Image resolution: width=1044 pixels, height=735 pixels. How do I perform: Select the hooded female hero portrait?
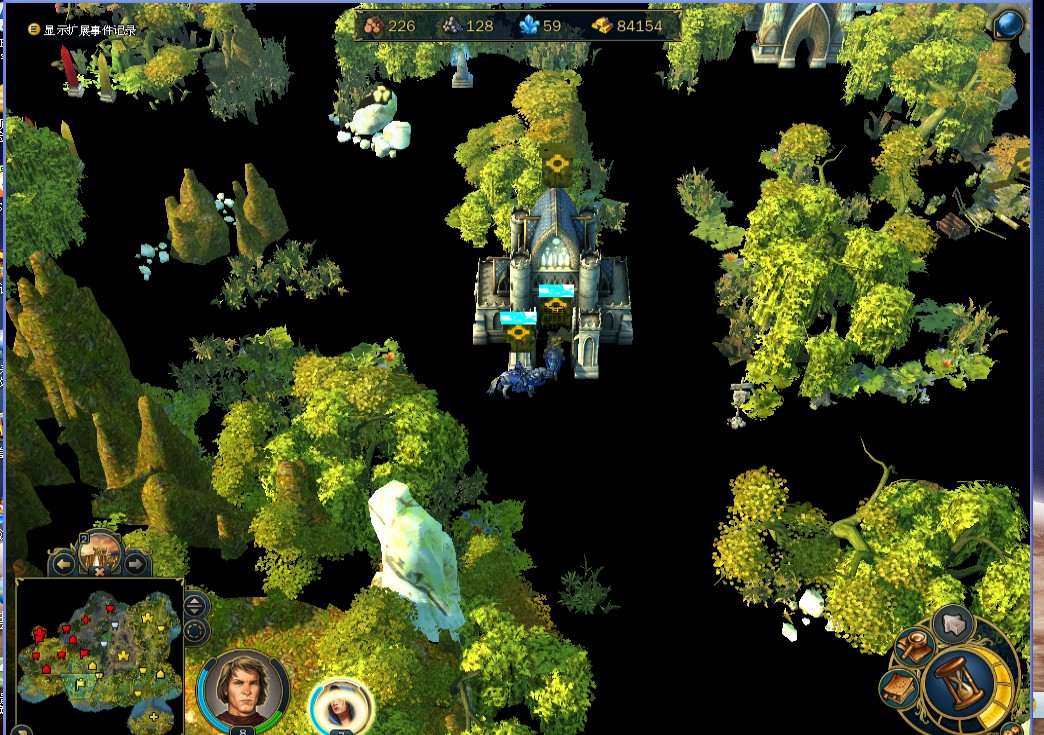pyautogui.click(x=341, y=704)
